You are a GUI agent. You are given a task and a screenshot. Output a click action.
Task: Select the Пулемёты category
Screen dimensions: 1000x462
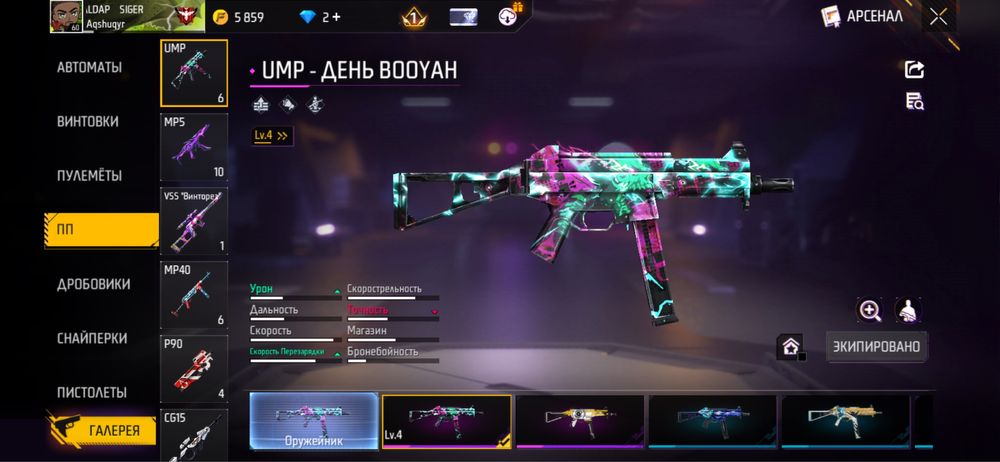(x=89, y=176)
